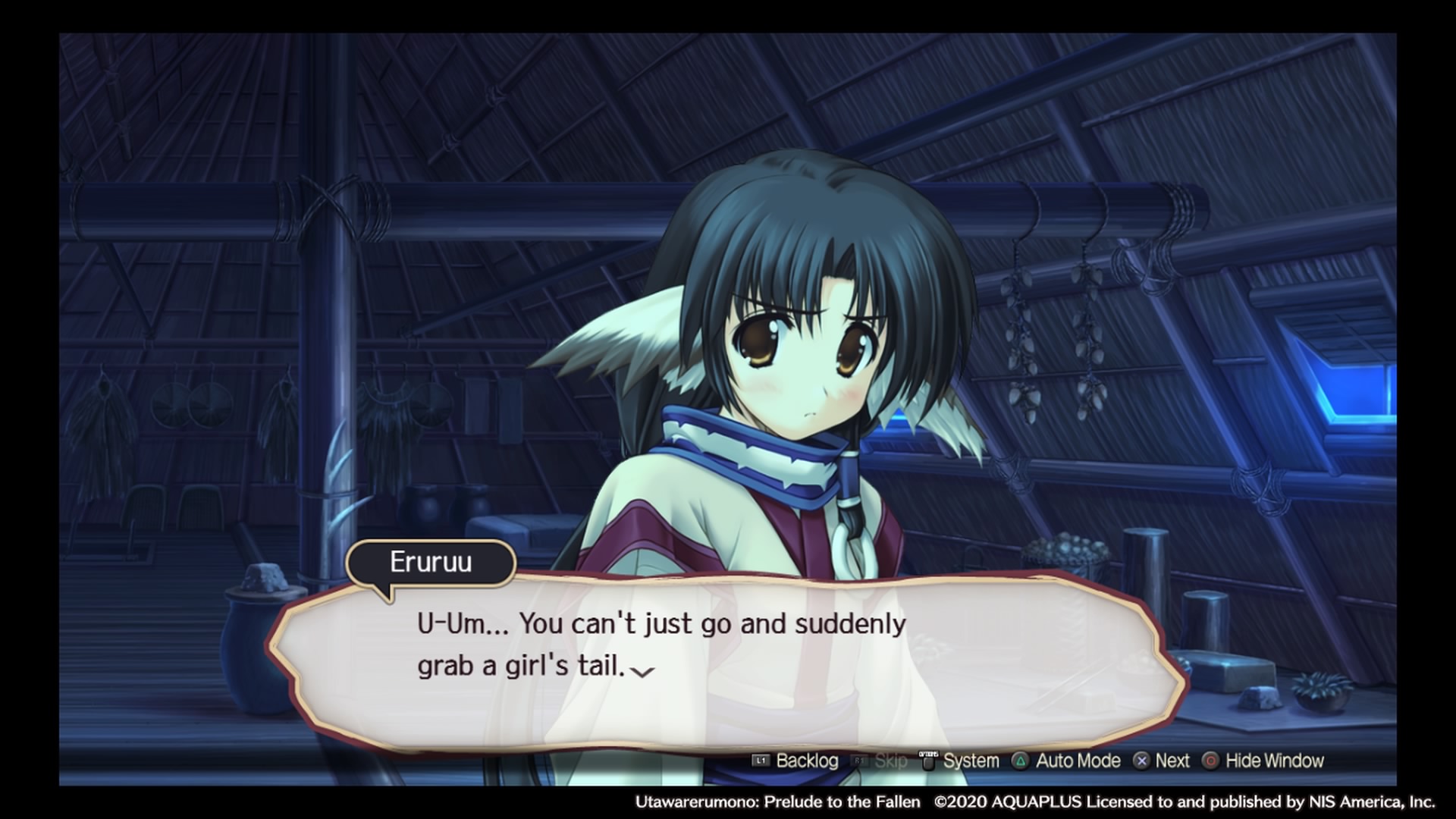Viewport: 1456px width, 819px height.
Task: Advance dialogue with the Next prompt
Action: [x=1172, y=761]
